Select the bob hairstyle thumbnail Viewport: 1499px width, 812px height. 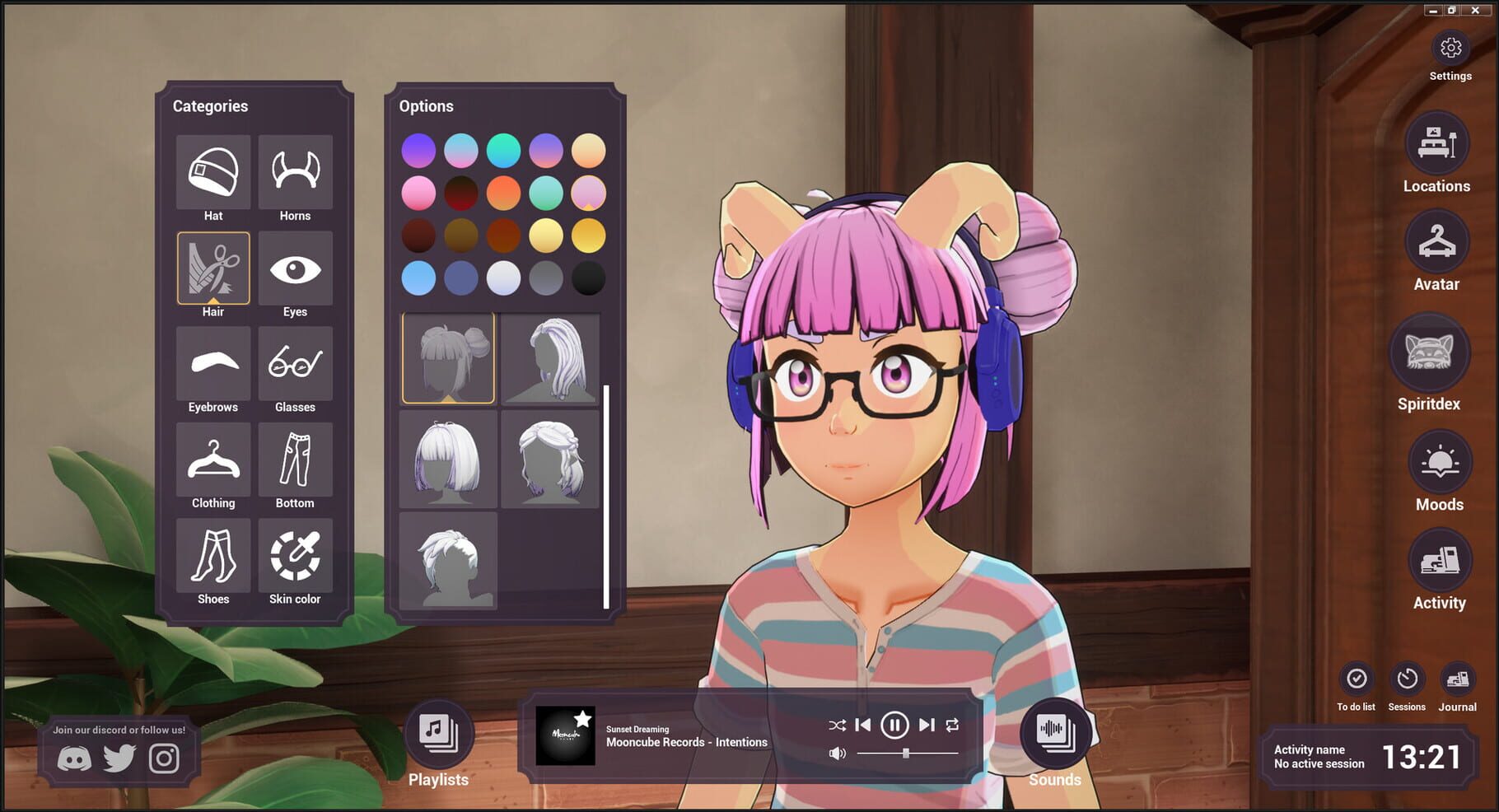447,460
